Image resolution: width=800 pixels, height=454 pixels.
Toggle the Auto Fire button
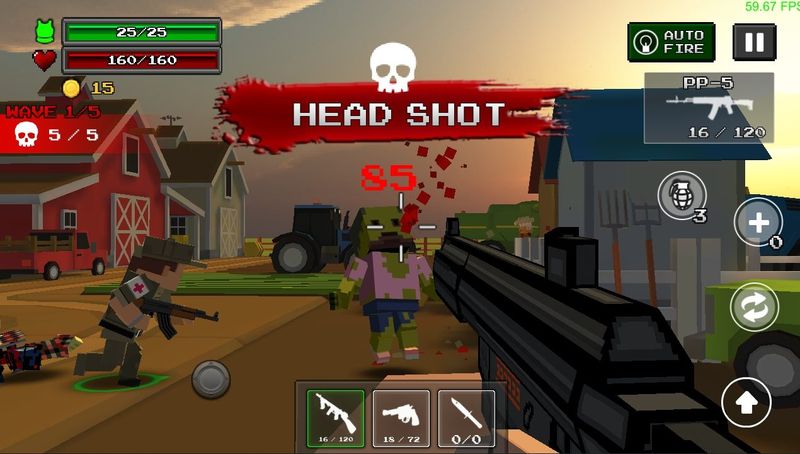[671, 42]
